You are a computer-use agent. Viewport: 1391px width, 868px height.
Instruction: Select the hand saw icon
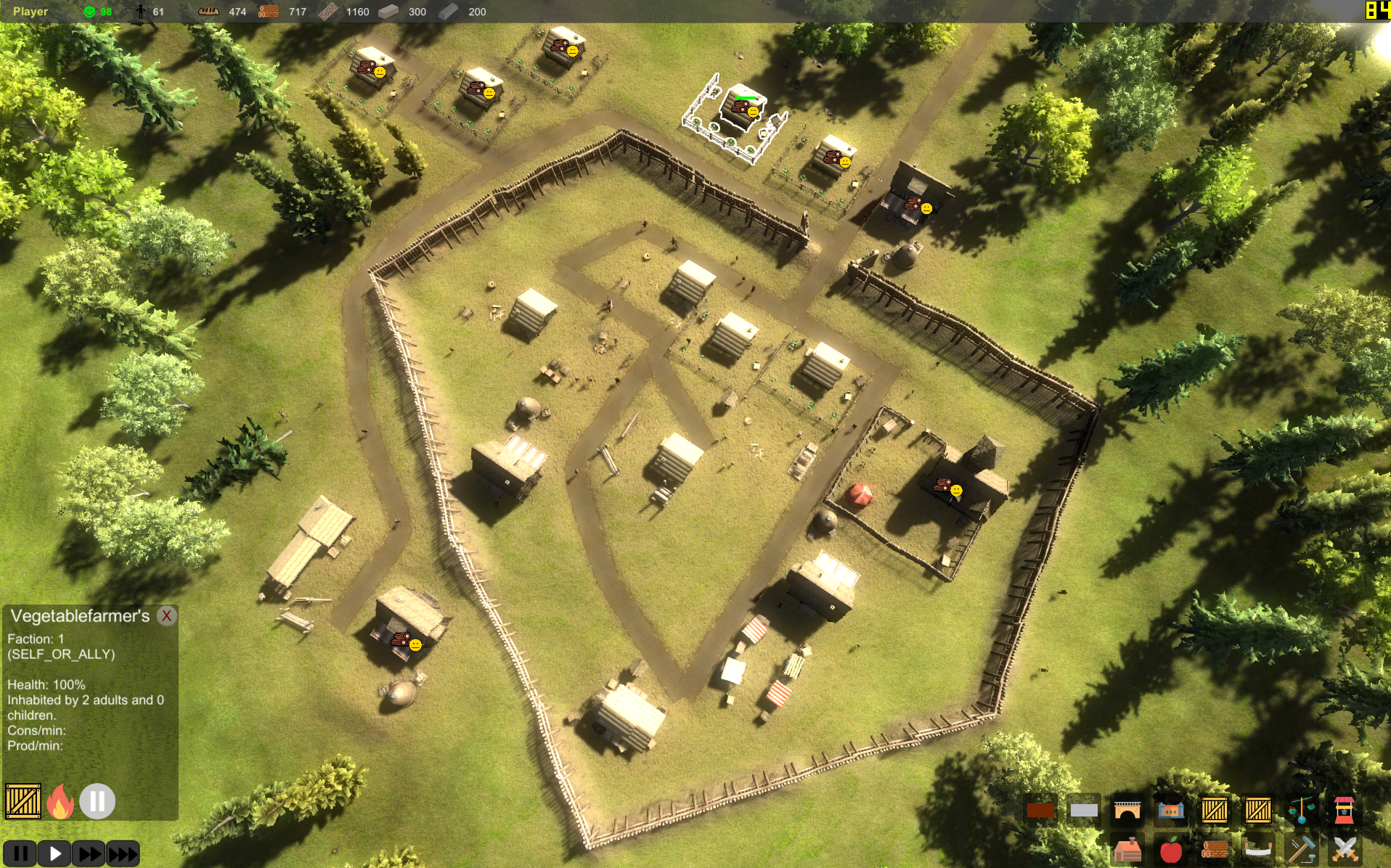(1258, 850)
